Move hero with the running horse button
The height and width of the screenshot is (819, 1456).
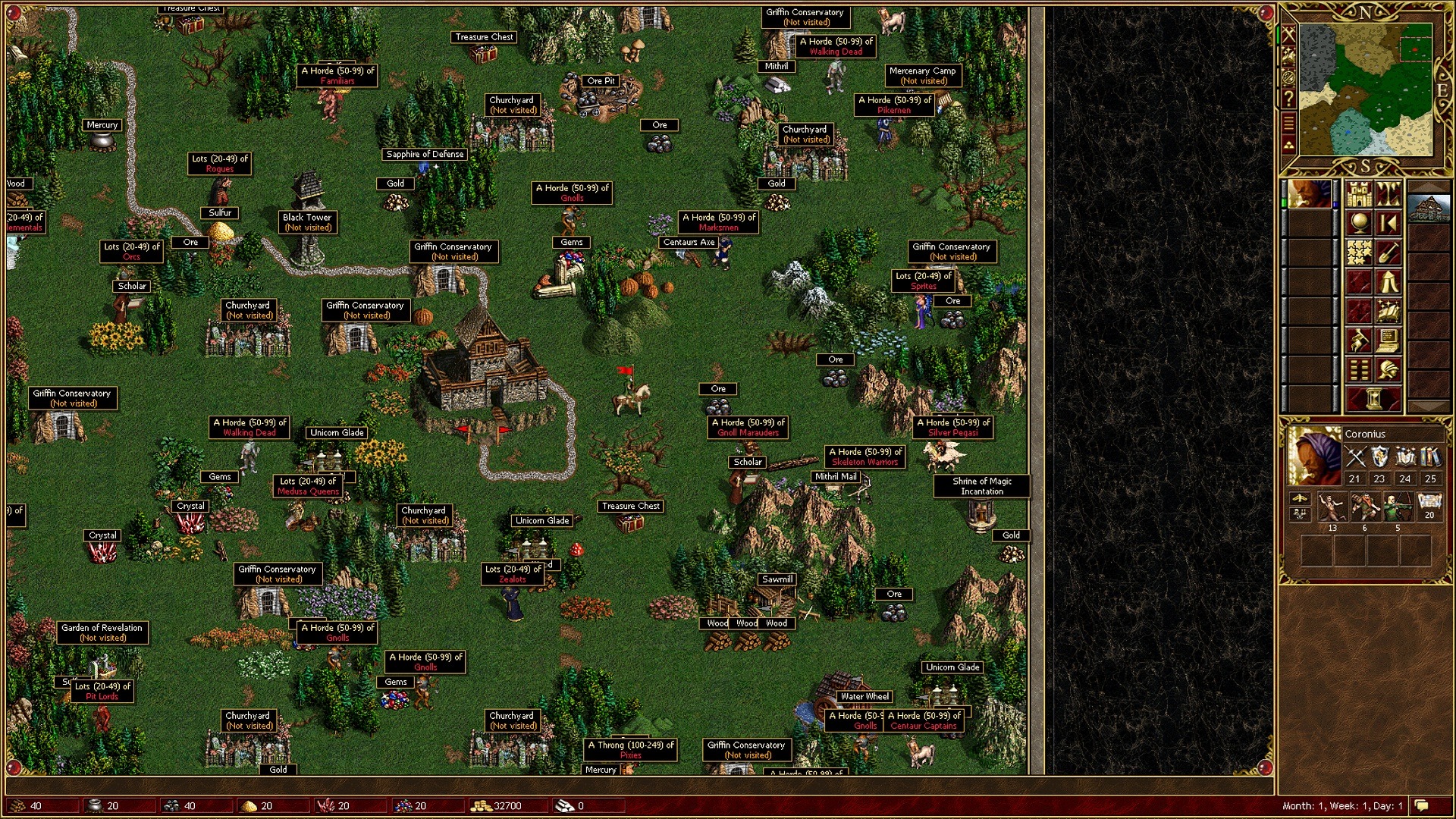1359,340
